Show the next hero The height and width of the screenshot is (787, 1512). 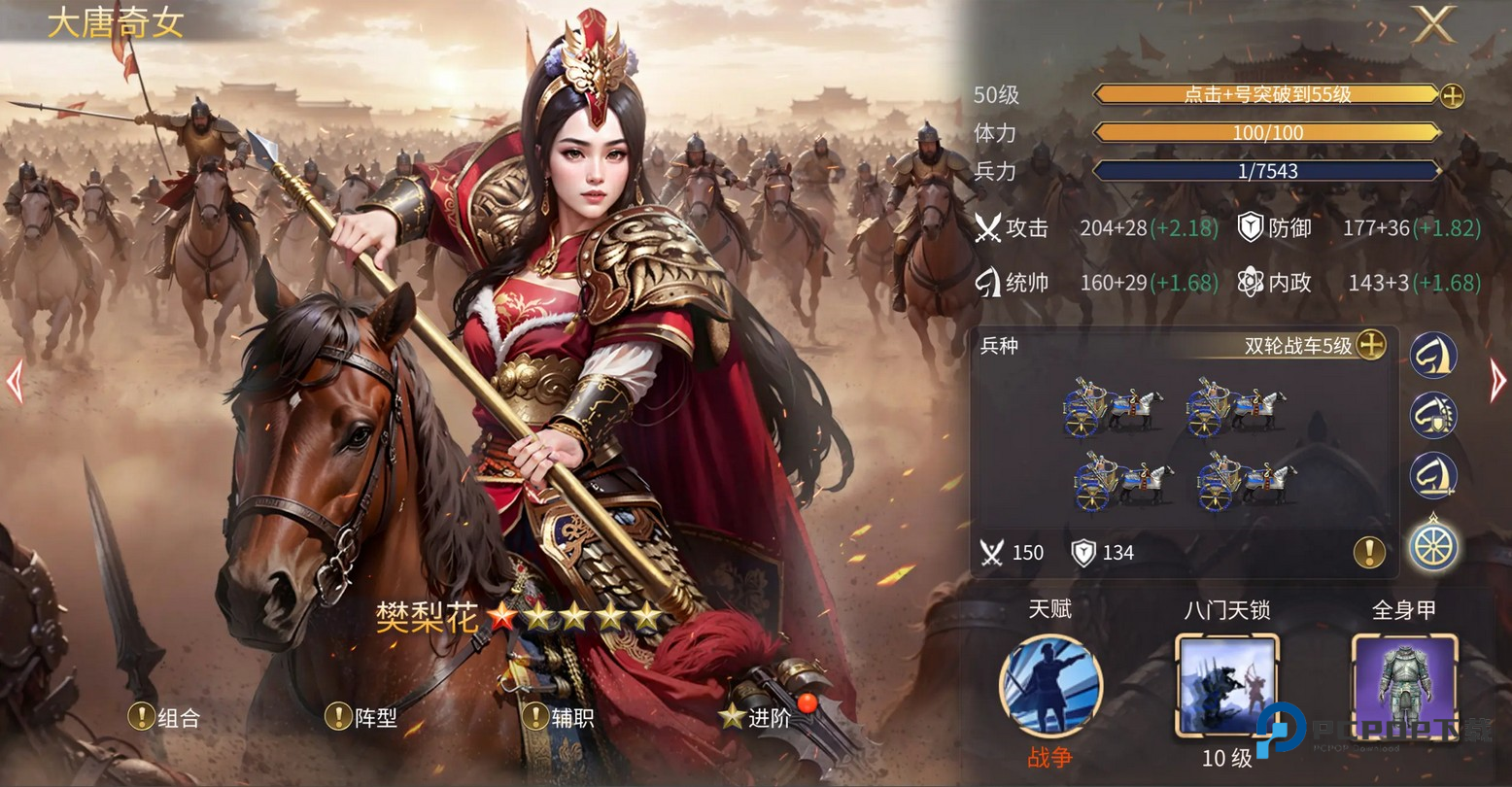(x=1497, y=382)
